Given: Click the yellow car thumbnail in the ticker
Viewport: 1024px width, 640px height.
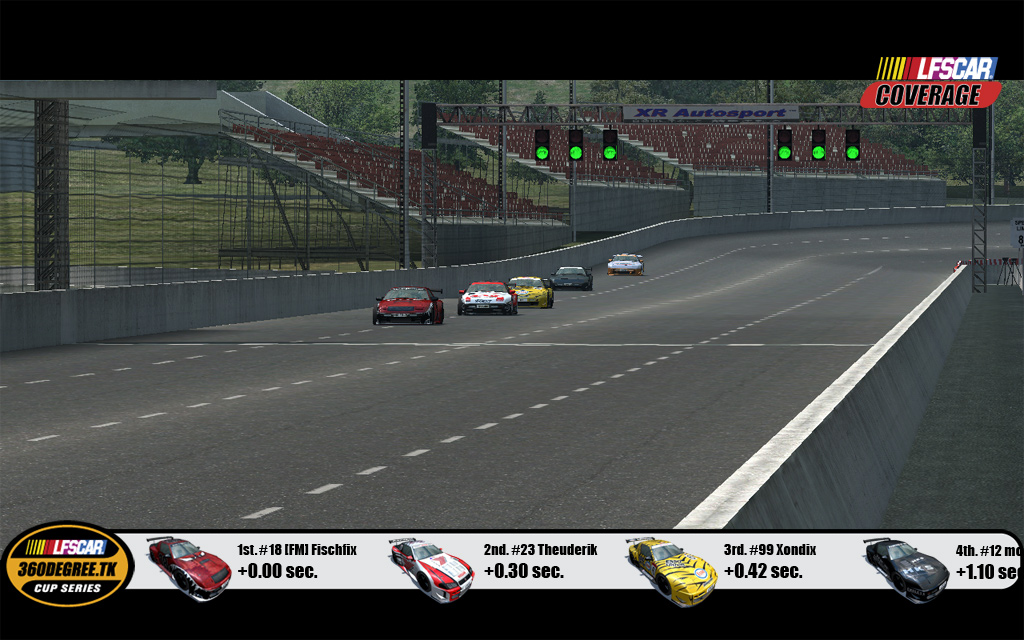Looking at the screenshot, I should (671, 569).
